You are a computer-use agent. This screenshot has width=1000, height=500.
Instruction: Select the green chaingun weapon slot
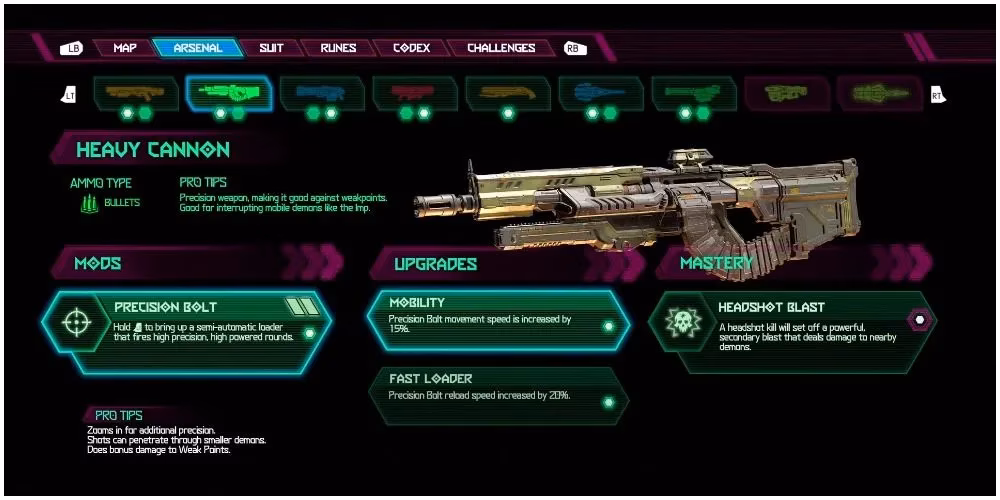[694, 93]
